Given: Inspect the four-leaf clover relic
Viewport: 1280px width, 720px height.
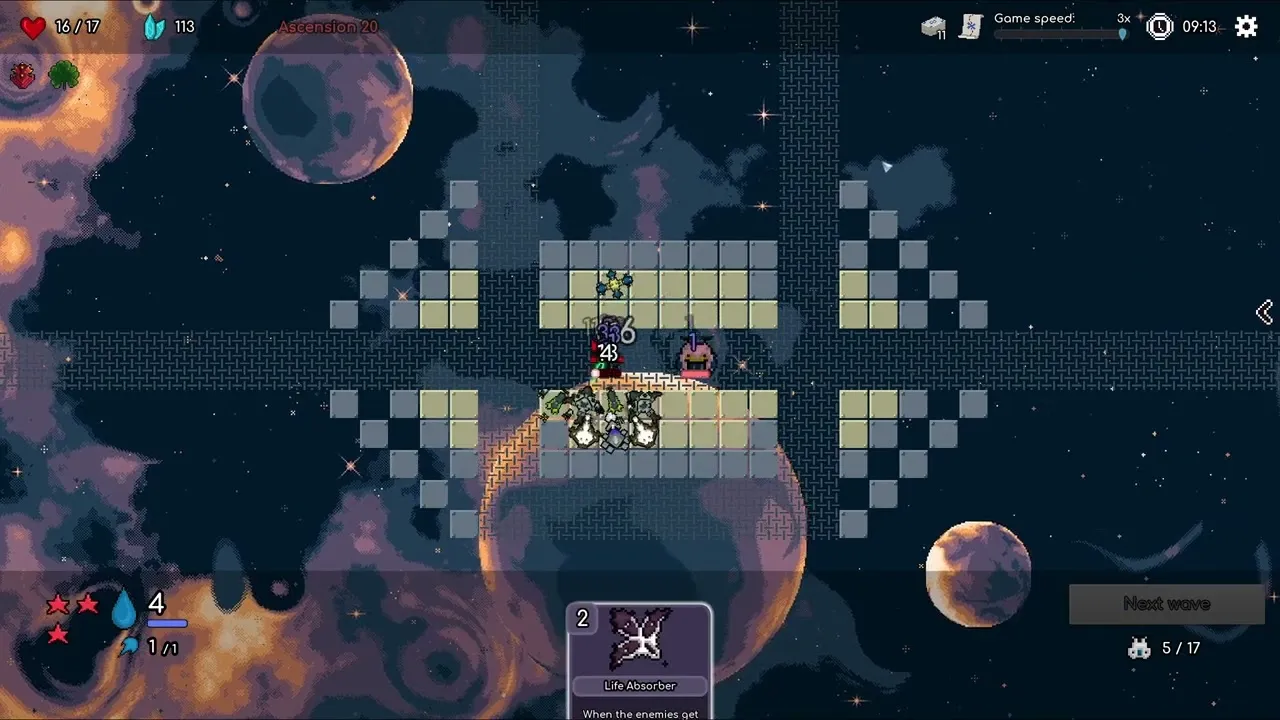Looking at the screenshot, I should [64, 76].
